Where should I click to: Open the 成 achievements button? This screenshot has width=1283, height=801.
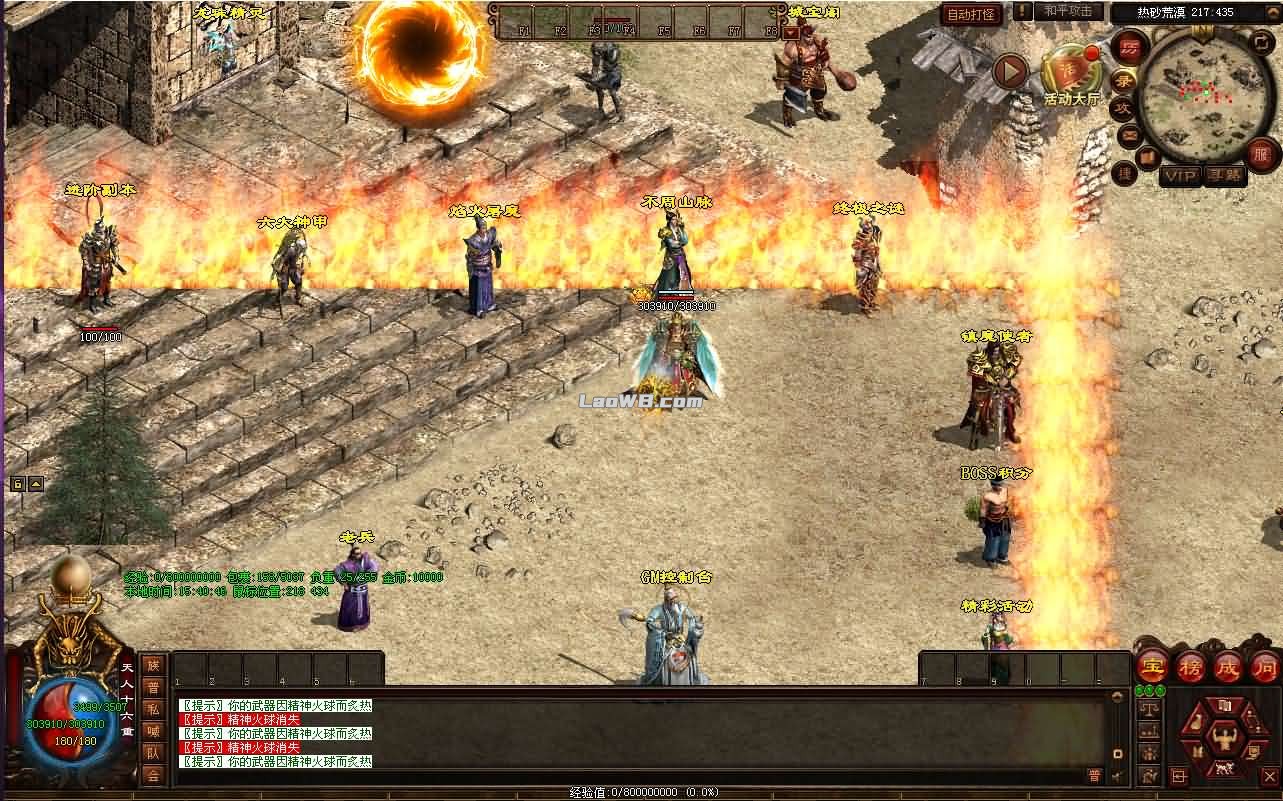click(x=1227, y=666)
